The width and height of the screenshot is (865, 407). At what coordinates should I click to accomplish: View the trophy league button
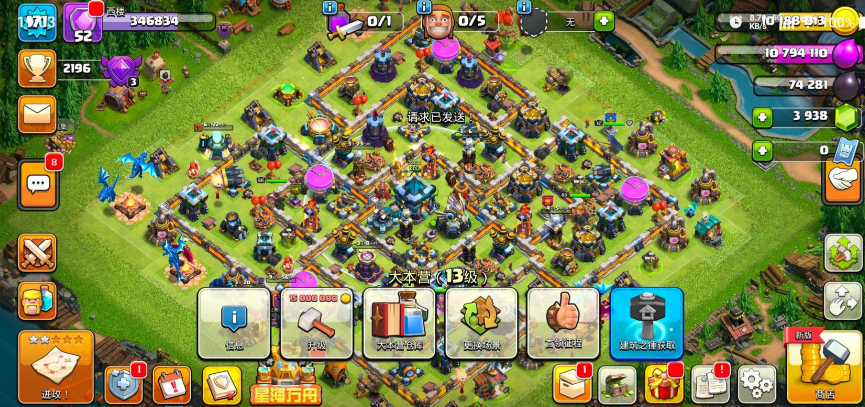coord(38,69)
